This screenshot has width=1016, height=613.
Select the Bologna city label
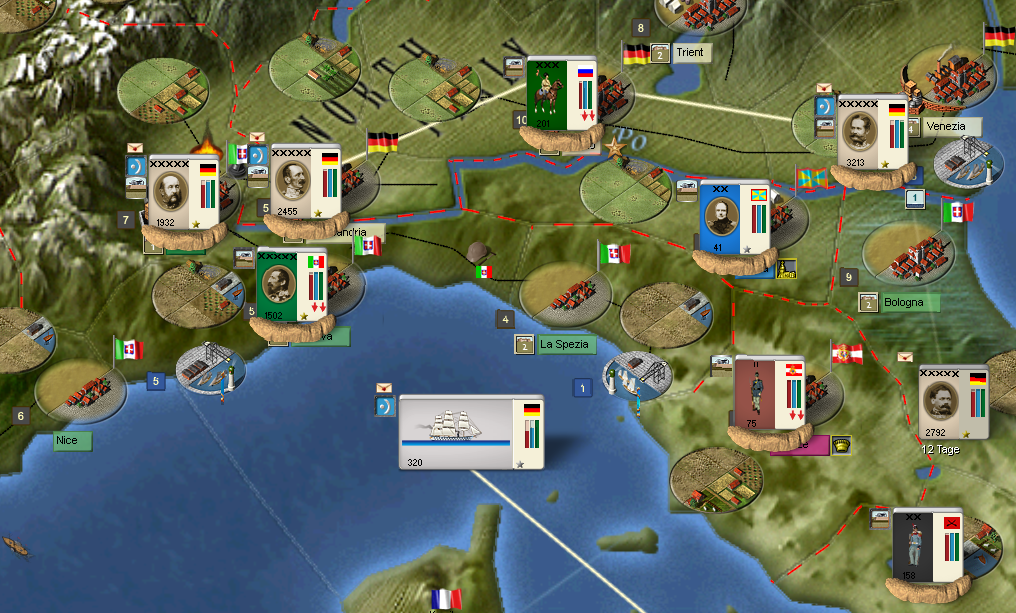tap(903, 302)
